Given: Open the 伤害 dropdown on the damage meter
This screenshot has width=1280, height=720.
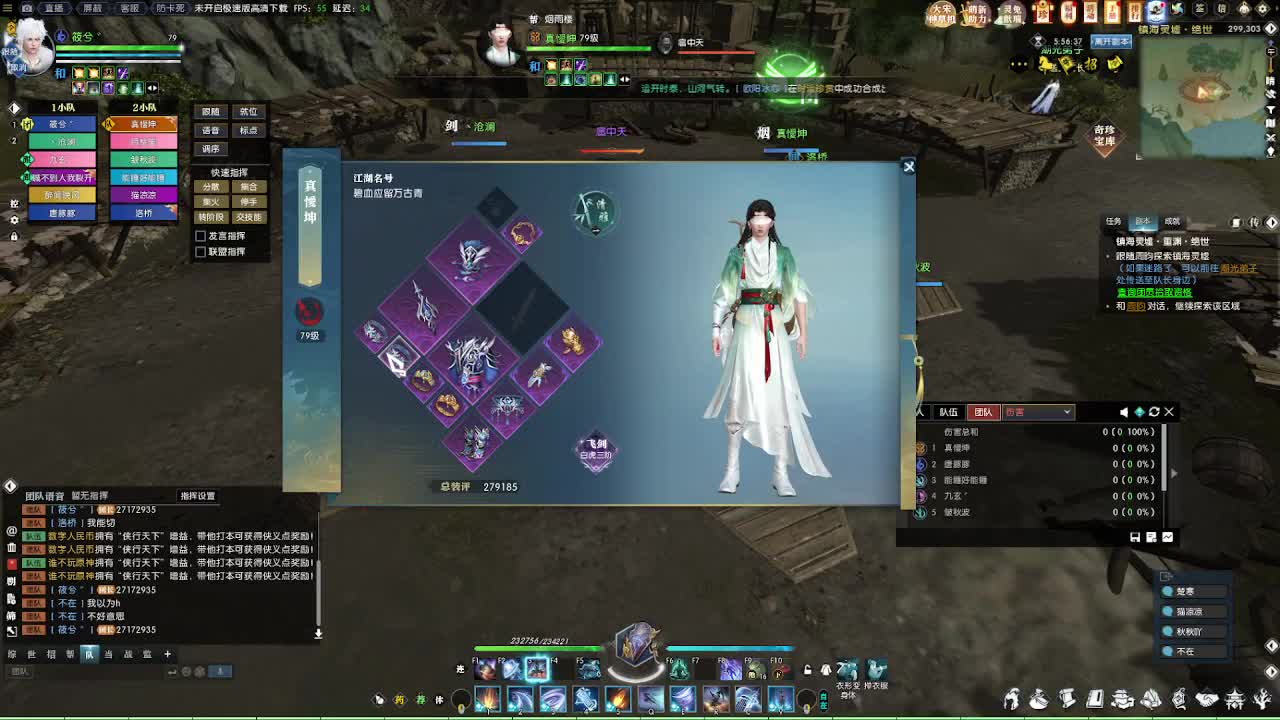Looking at the screenshot, I should point(1038,412).
